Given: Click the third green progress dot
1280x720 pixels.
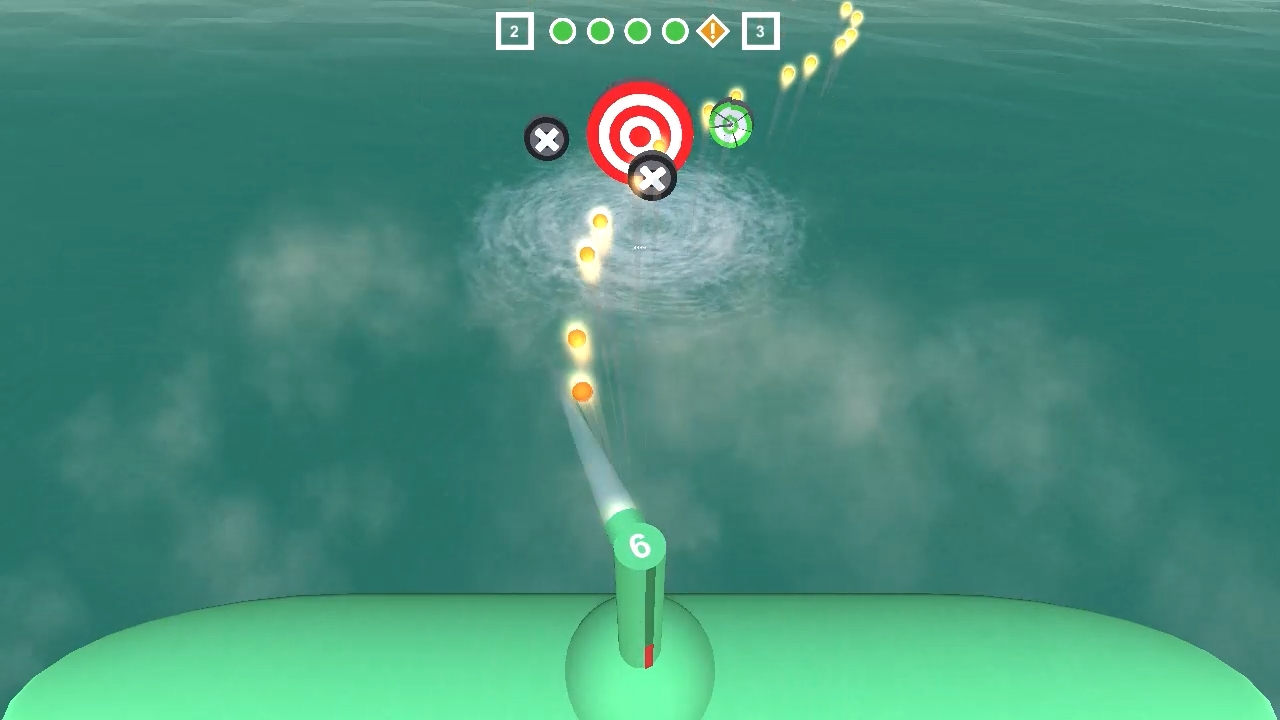Looking at the screenshot, I should (x=638, y=31).
